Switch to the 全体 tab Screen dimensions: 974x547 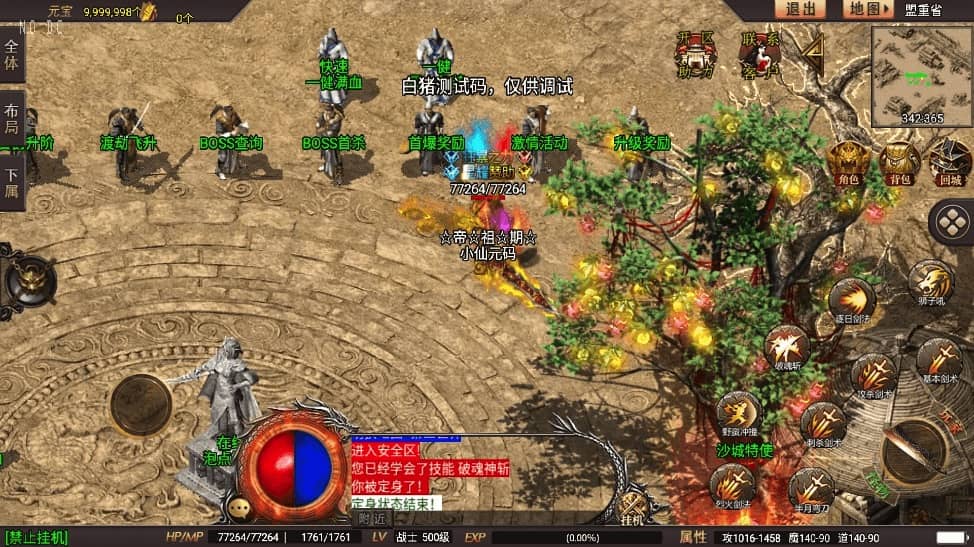click(12, 56)
